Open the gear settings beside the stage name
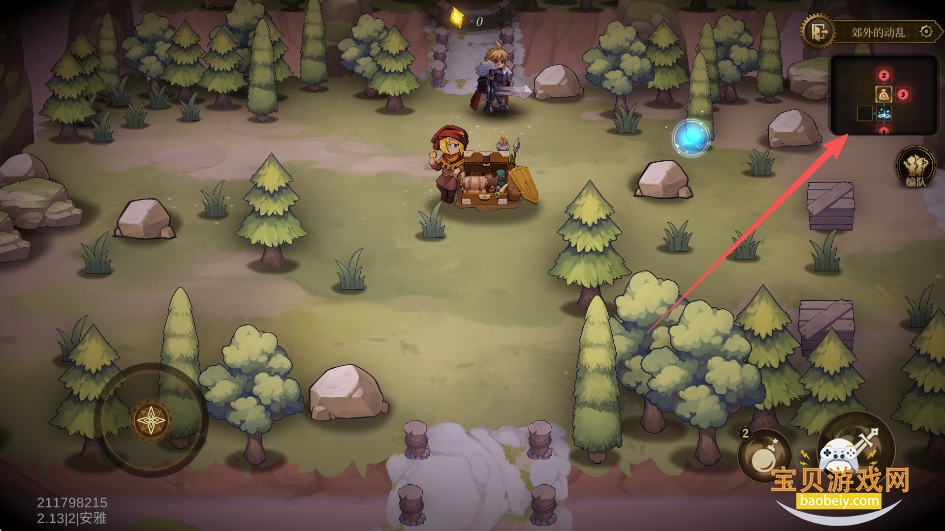Viewport: 945px width, 531px height. 925,31
